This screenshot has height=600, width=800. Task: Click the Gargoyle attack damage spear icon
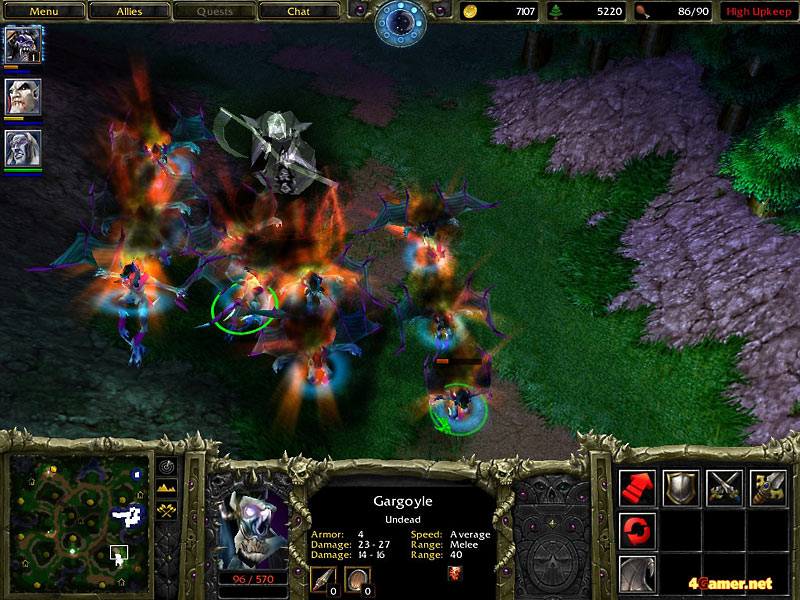tap(324, 580)
